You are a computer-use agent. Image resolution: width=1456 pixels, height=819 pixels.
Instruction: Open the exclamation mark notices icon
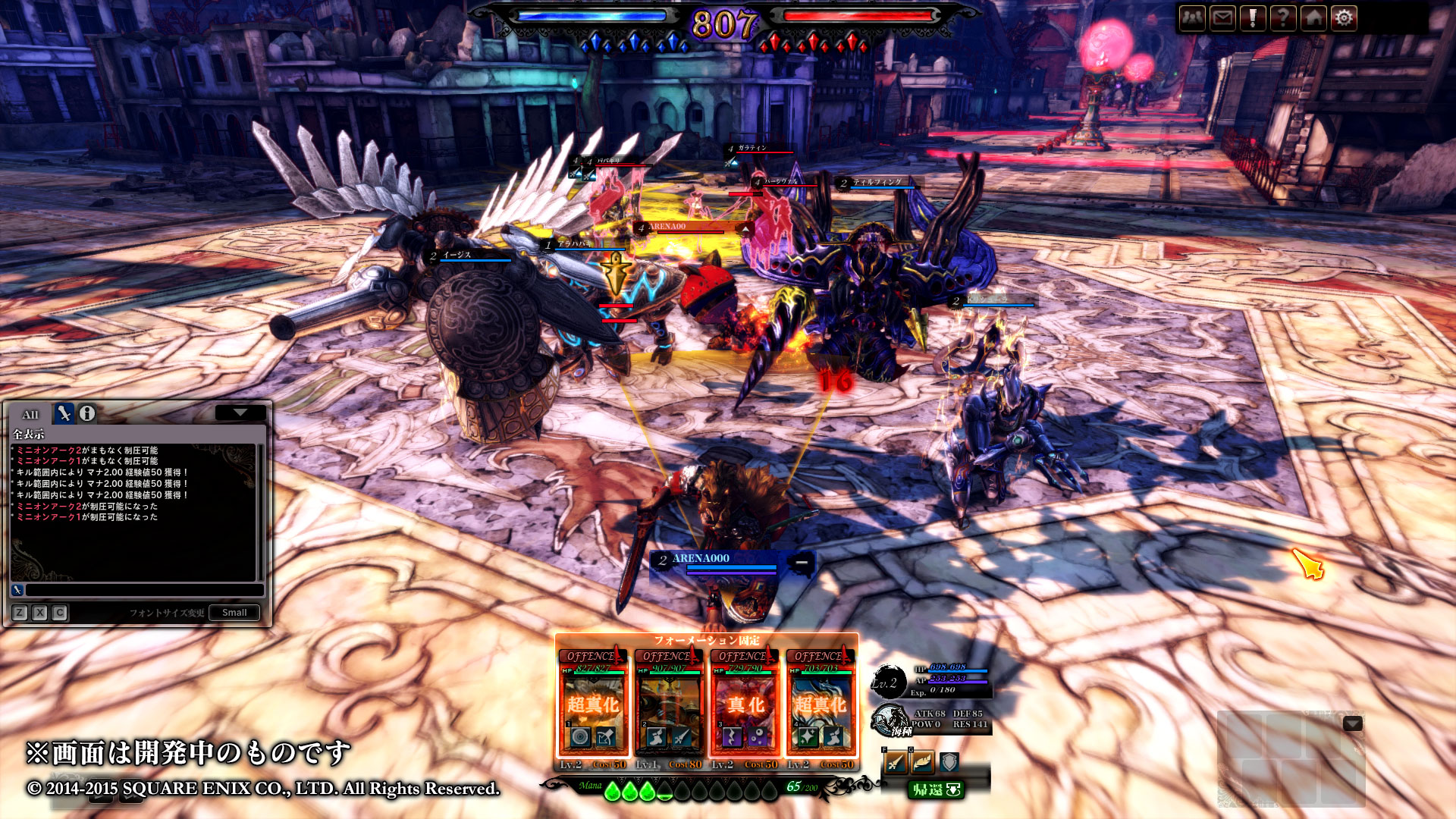click(x=1253, y=17)
